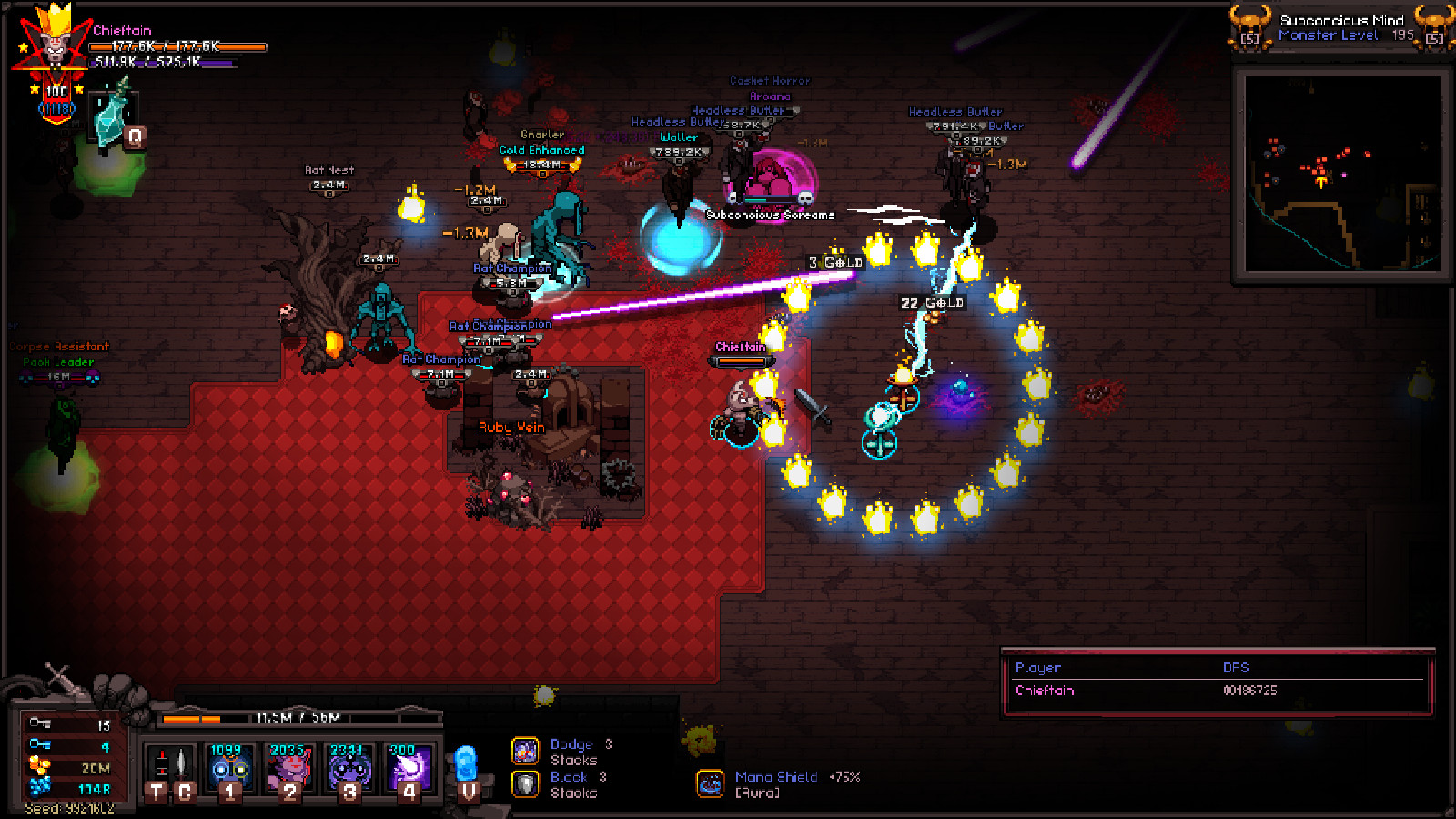Click the blue potion on the V slot
Image resolution: width=1456 pixels, height=819 pixels.
tap(468, 763)
